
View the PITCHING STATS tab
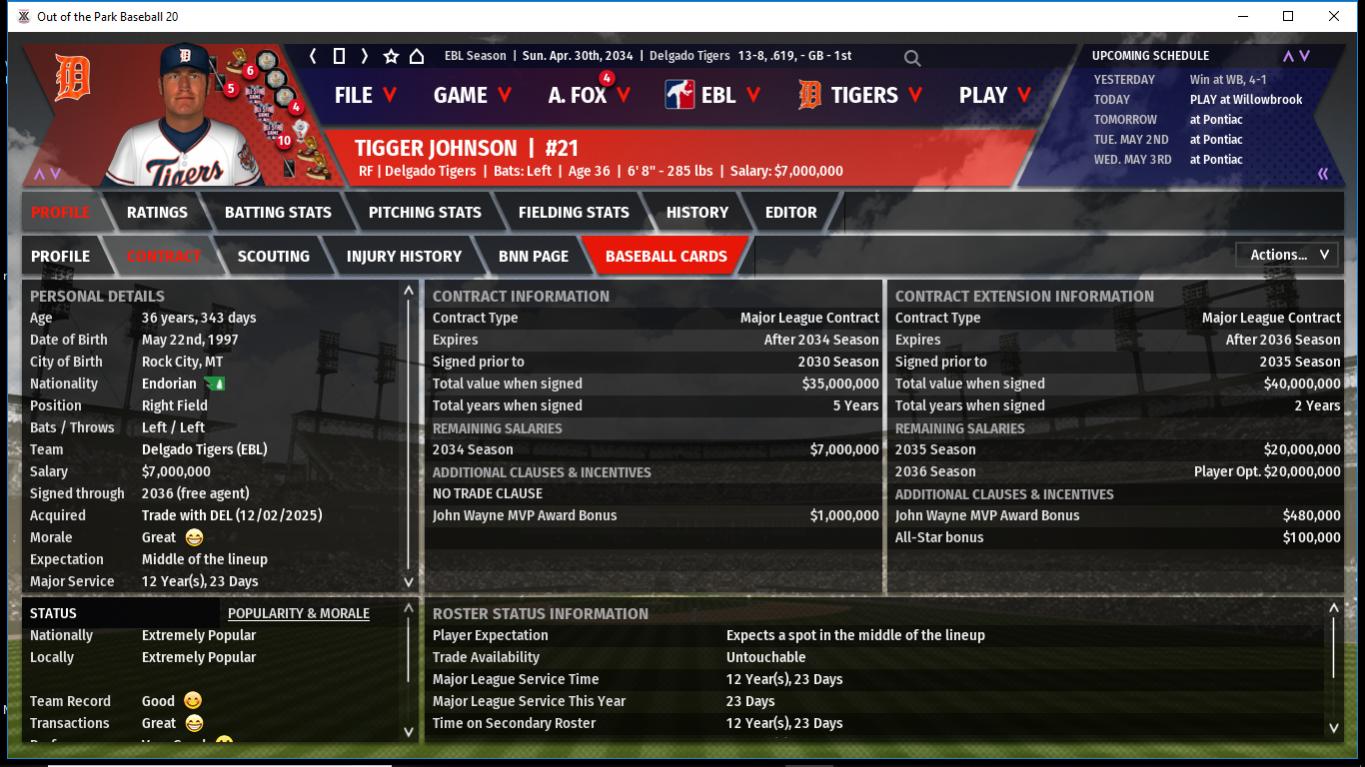[x=425, y=212]
